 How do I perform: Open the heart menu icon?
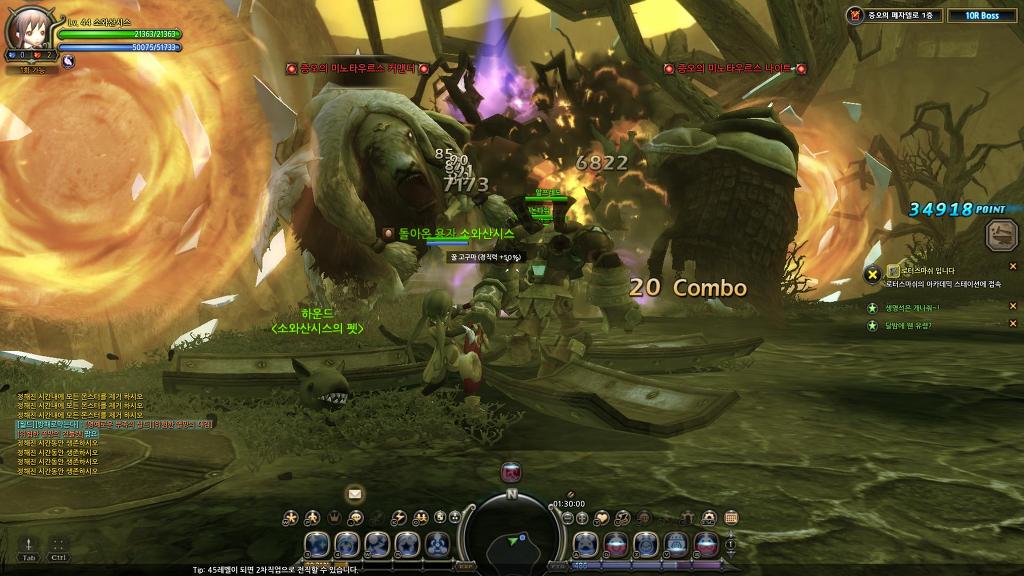601,517
